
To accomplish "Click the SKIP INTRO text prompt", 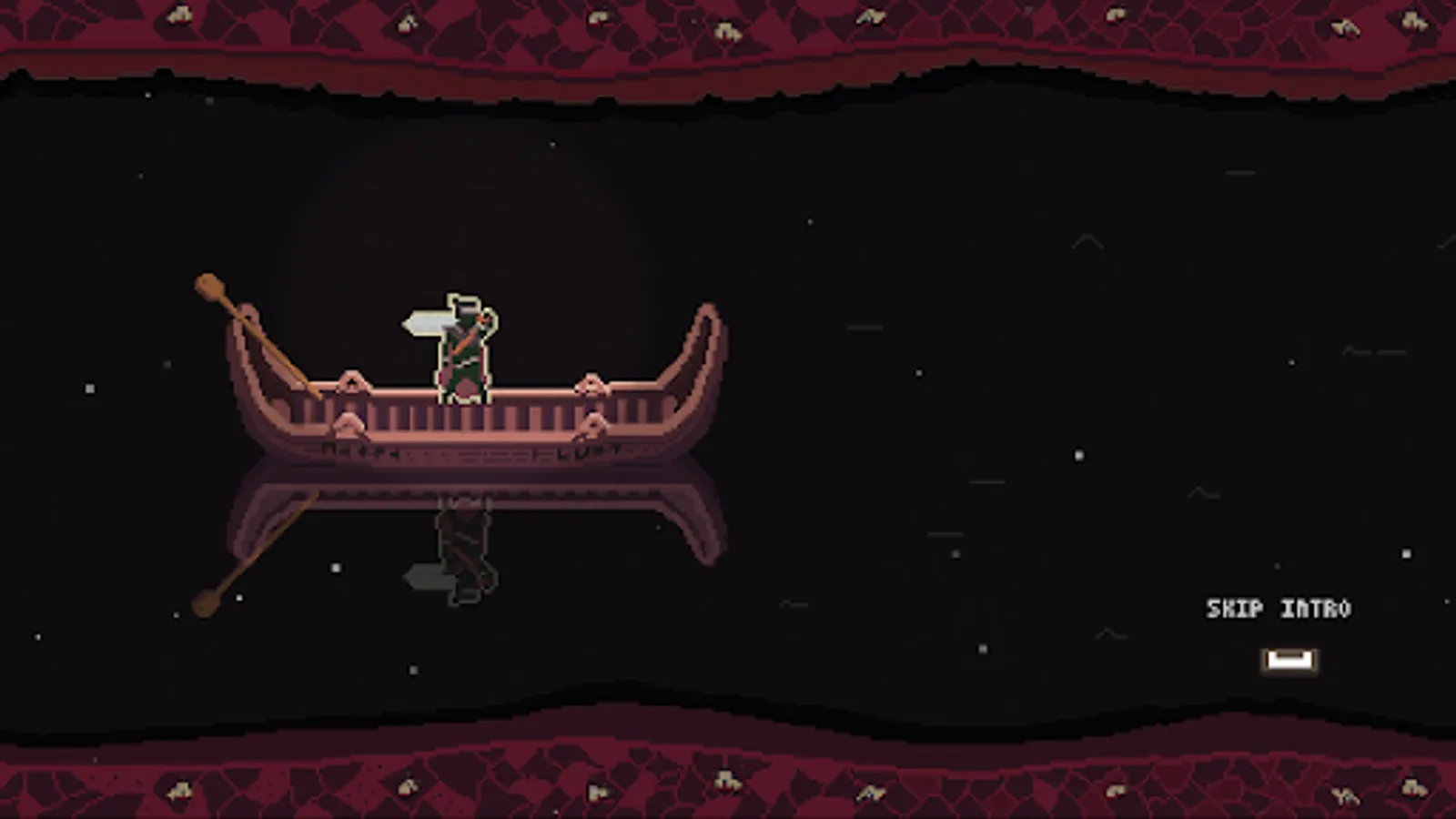I will (1279, 608).
